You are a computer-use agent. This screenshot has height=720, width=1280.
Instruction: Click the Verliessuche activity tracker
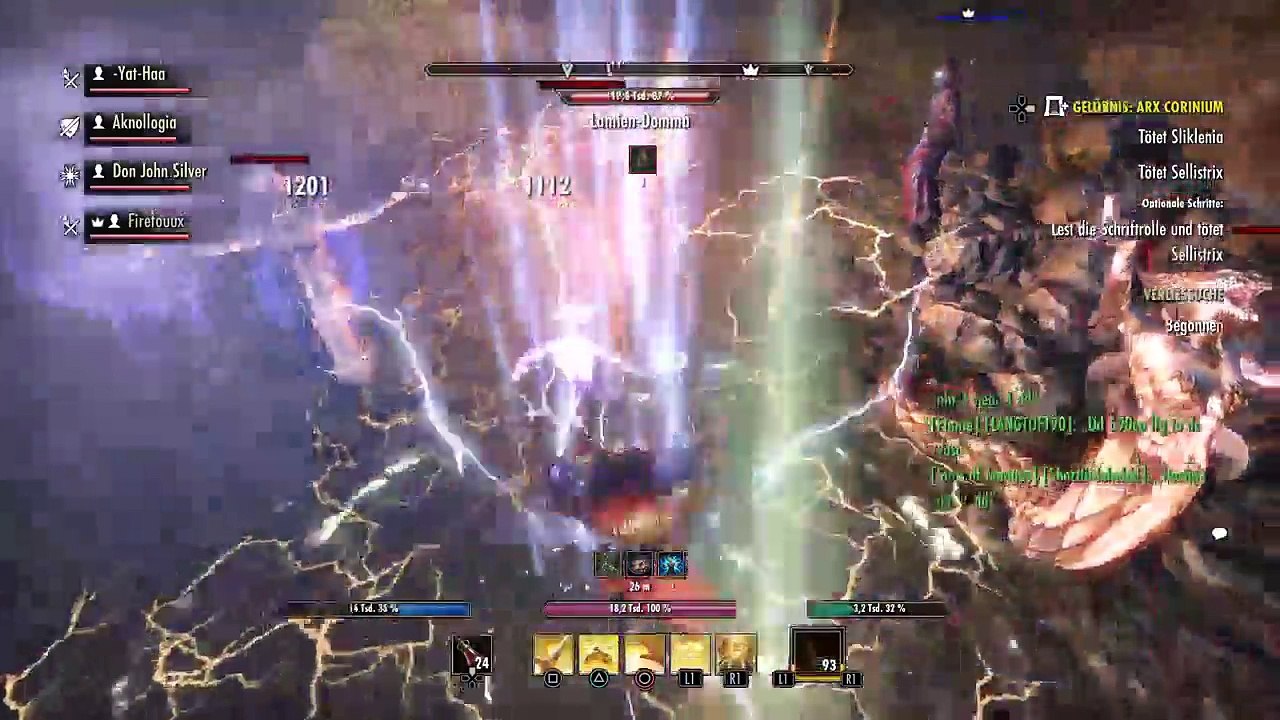[x=1184, y=294]
